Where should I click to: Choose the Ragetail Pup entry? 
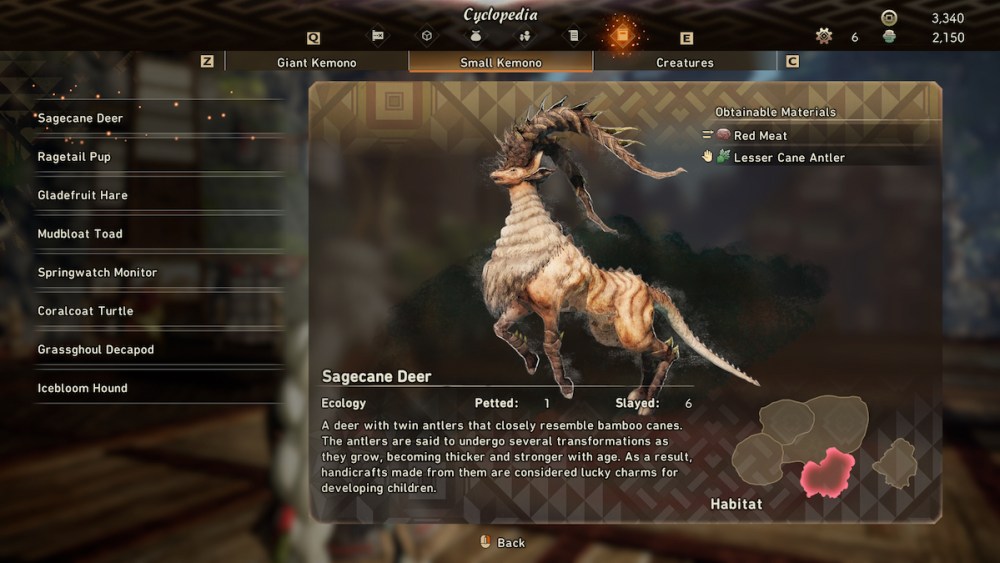pos(74,157)
